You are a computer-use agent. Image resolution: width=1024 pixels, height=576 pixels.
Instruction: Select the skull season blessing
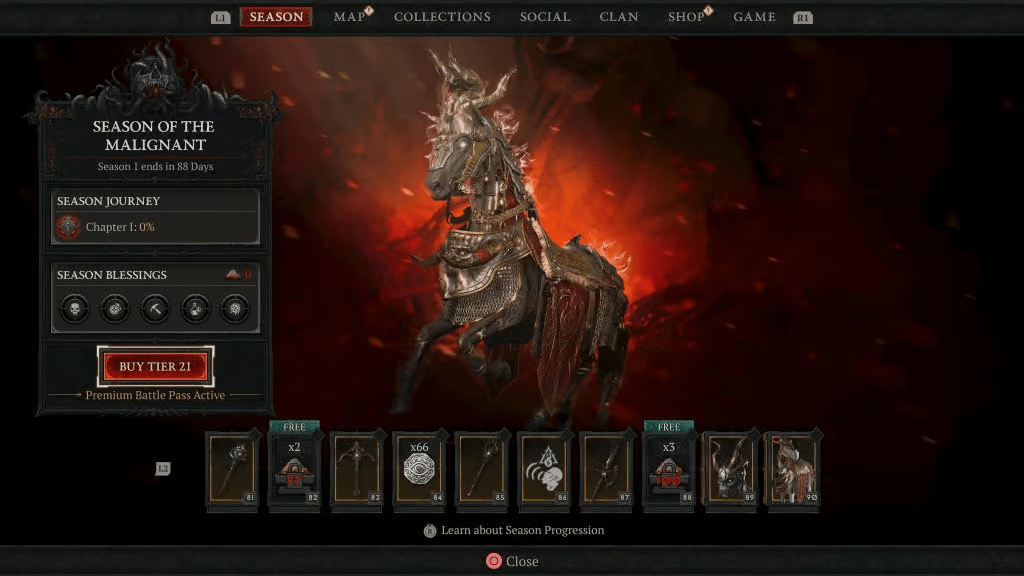click(x=75, y=308)
